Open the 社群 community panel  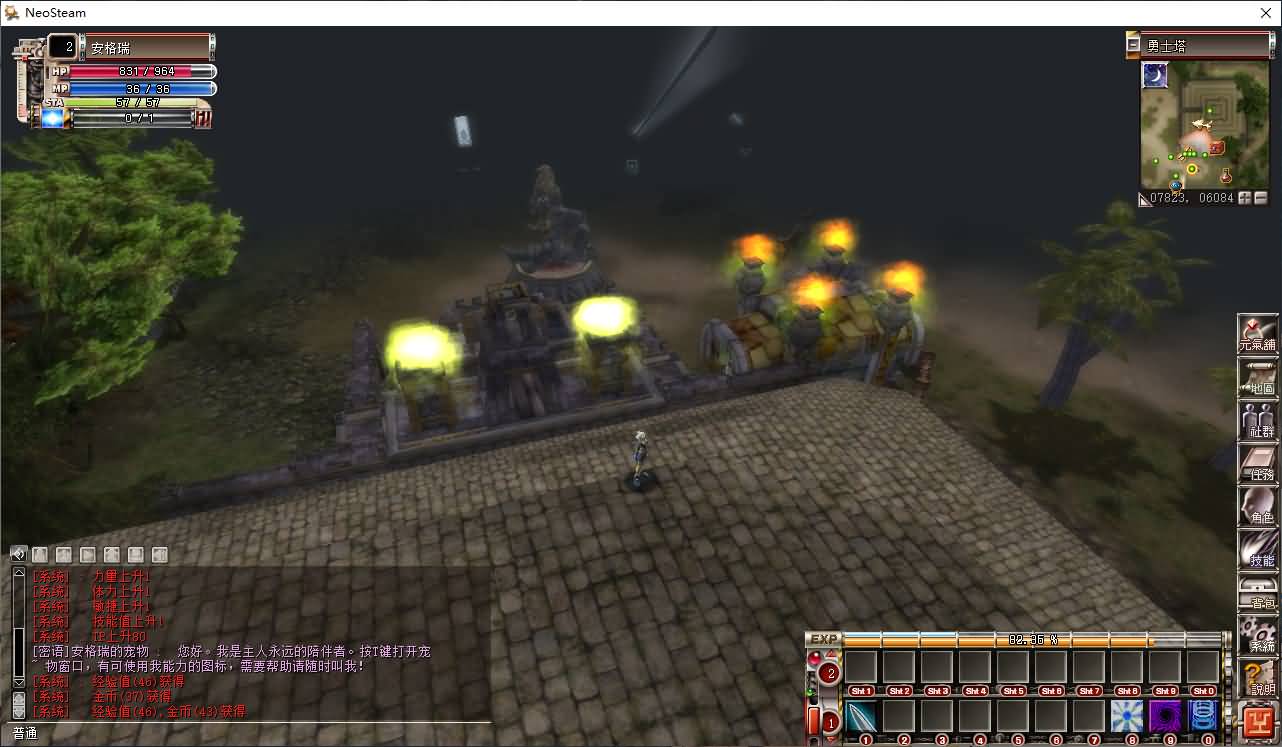click(1258, 421)
